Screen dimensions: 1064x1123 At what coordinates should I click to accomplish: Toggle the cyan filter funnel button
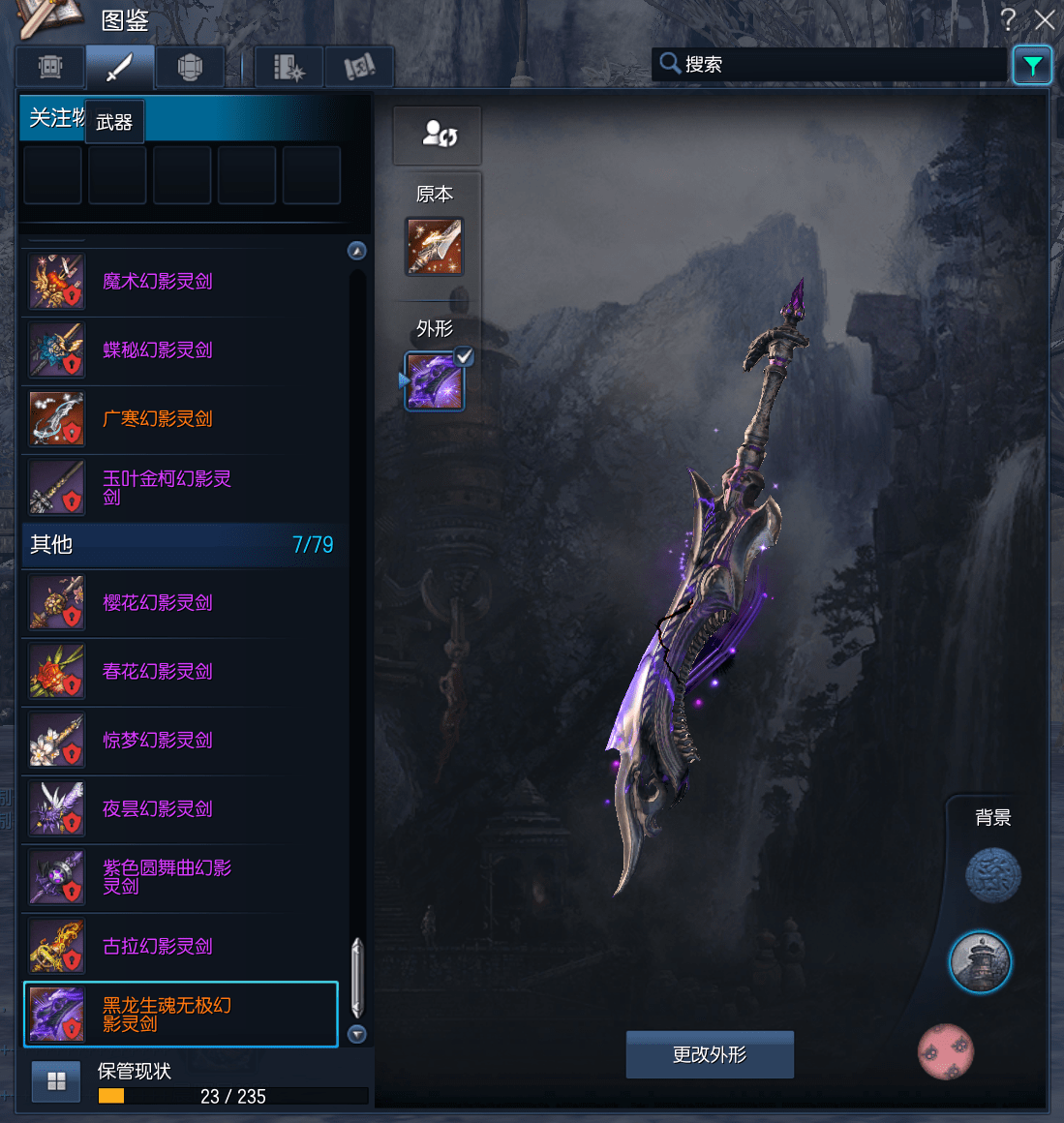[1032, 66]
